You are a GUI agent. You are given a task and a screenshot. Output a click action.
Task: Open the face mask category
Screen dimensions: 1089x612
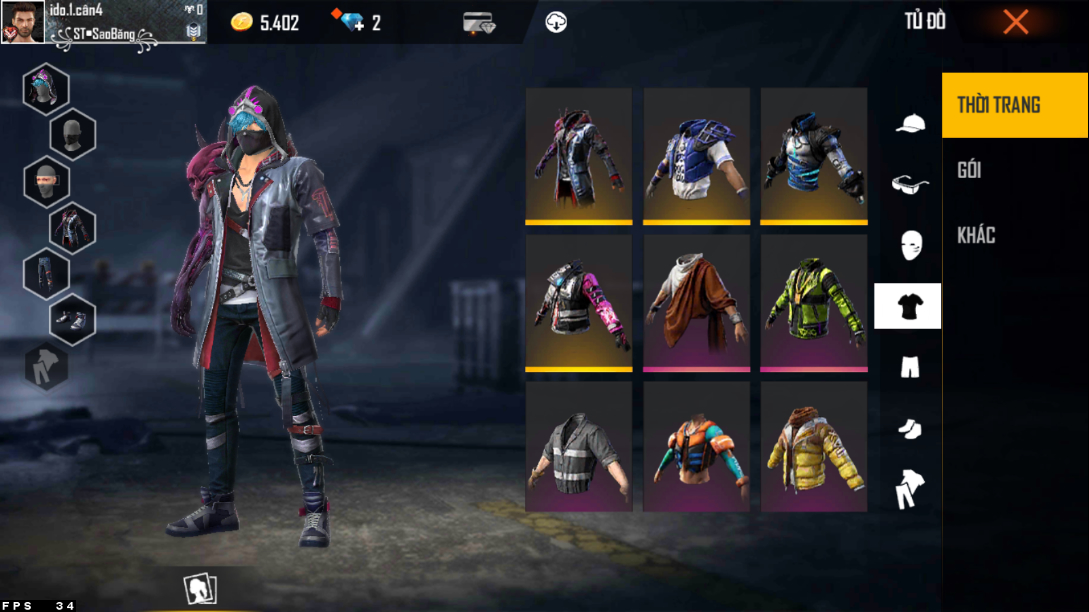[909, 244]
